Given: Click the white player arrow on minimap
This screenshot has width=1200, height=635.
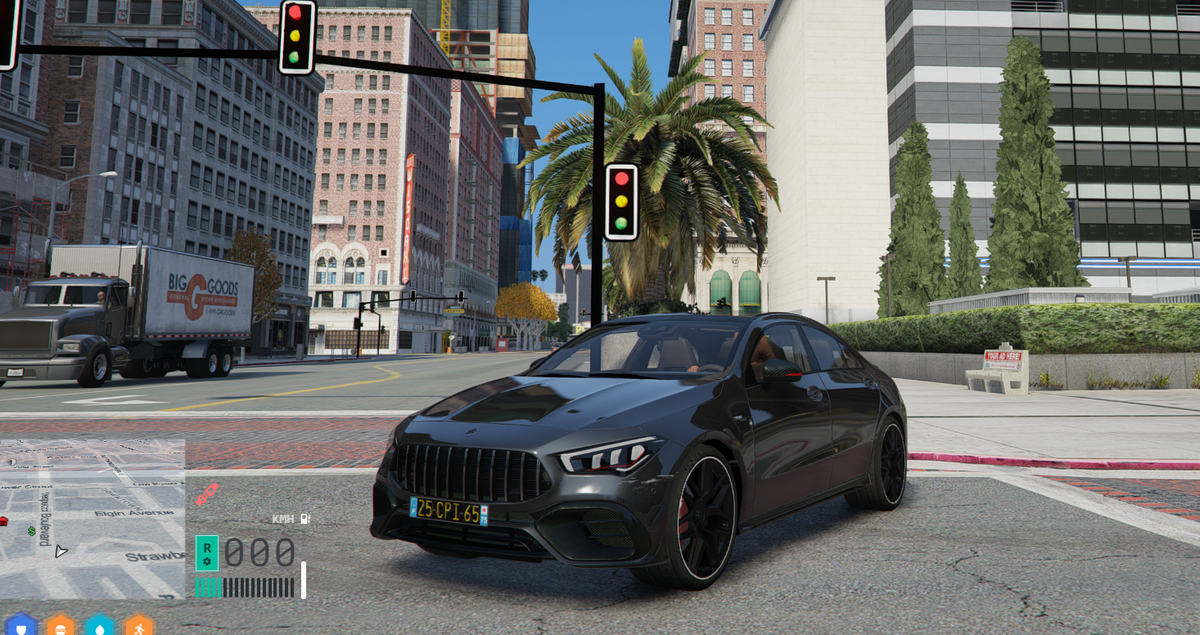Looking at the screenshot, I should coord(61,550).
